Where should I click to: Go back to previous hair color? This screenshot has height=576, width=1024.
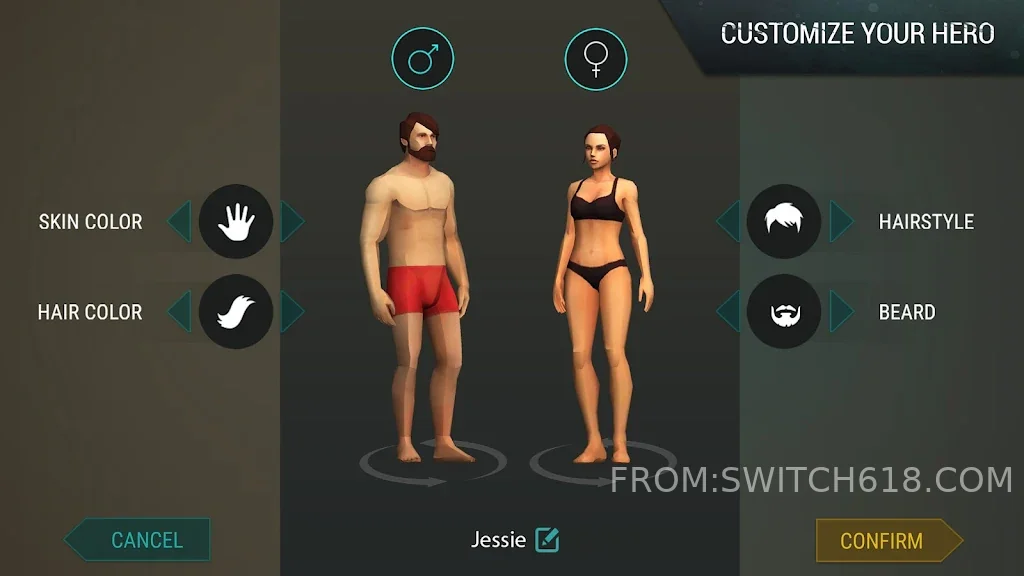click(x=179, y=312)
